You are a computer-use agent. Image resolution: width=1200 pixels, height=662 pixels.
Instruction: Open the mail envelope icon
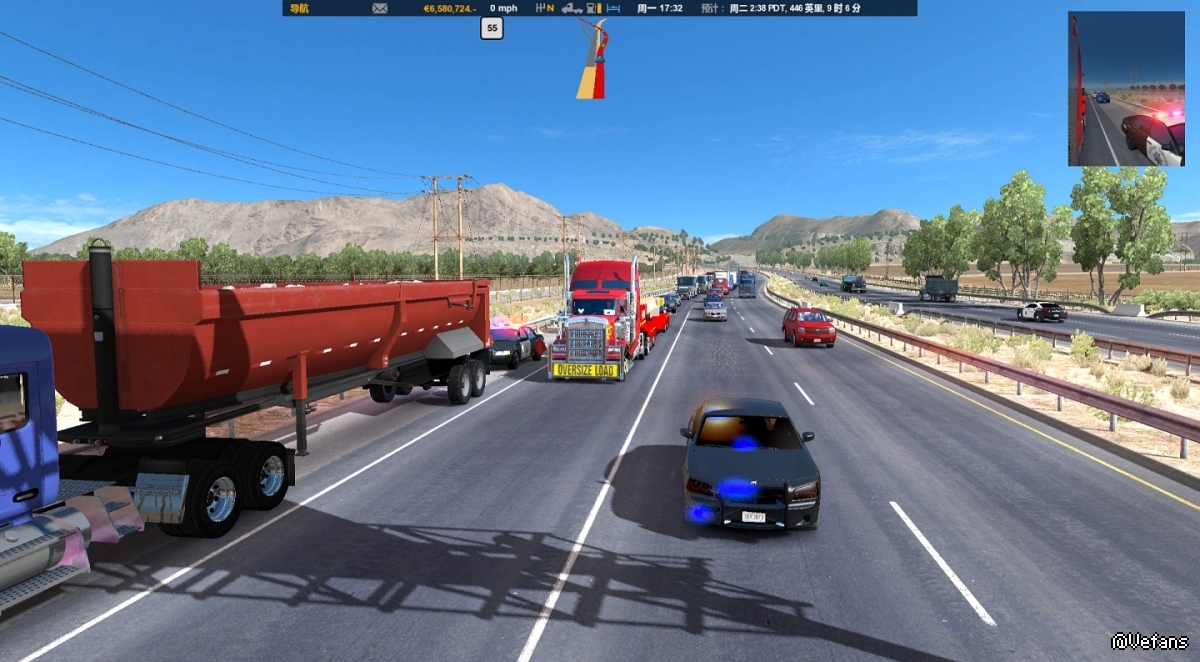(x=380, y=8)
